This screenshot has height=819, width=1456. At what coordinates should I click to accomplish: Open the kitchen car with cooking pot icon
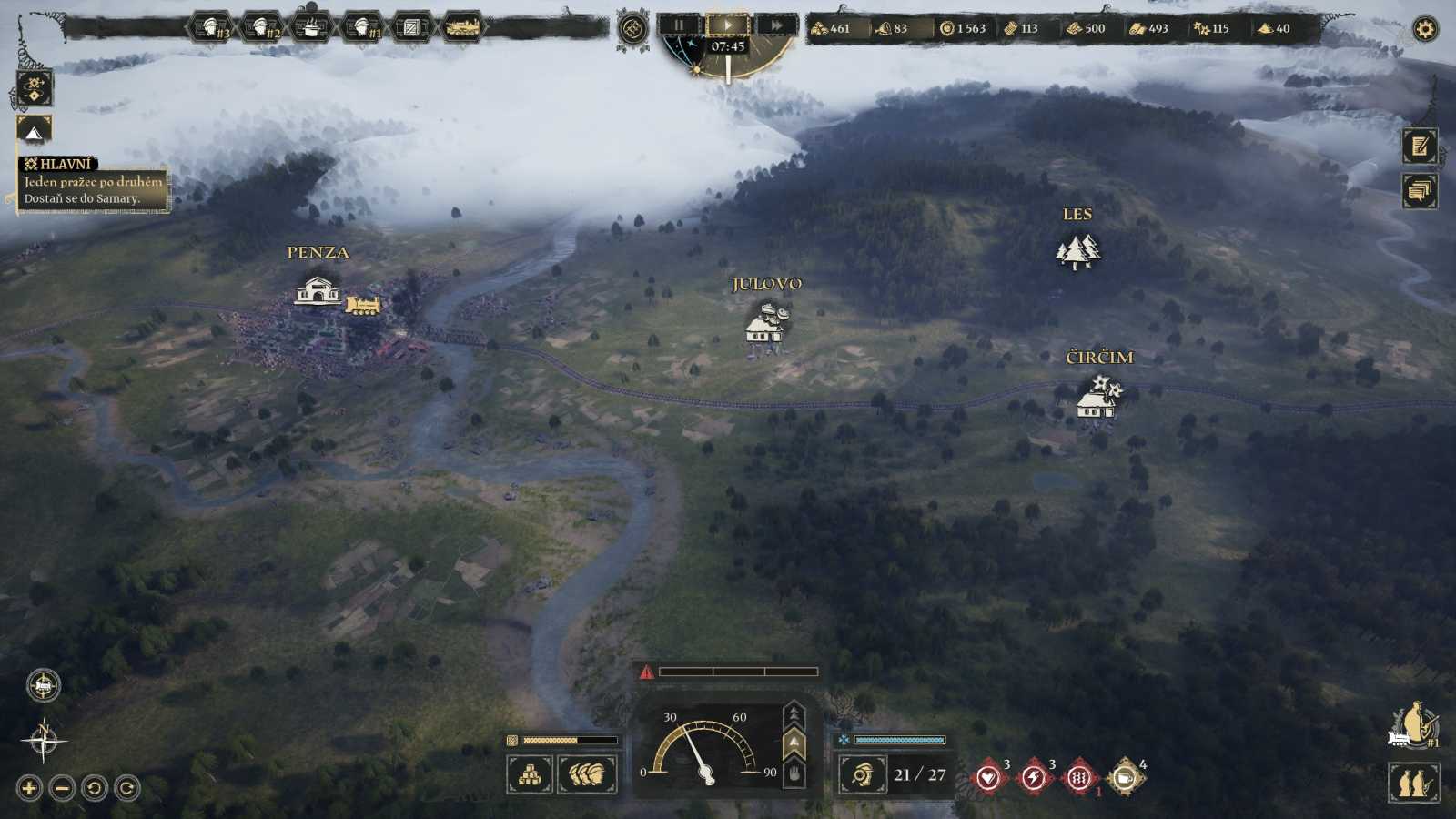coord(311,28)
